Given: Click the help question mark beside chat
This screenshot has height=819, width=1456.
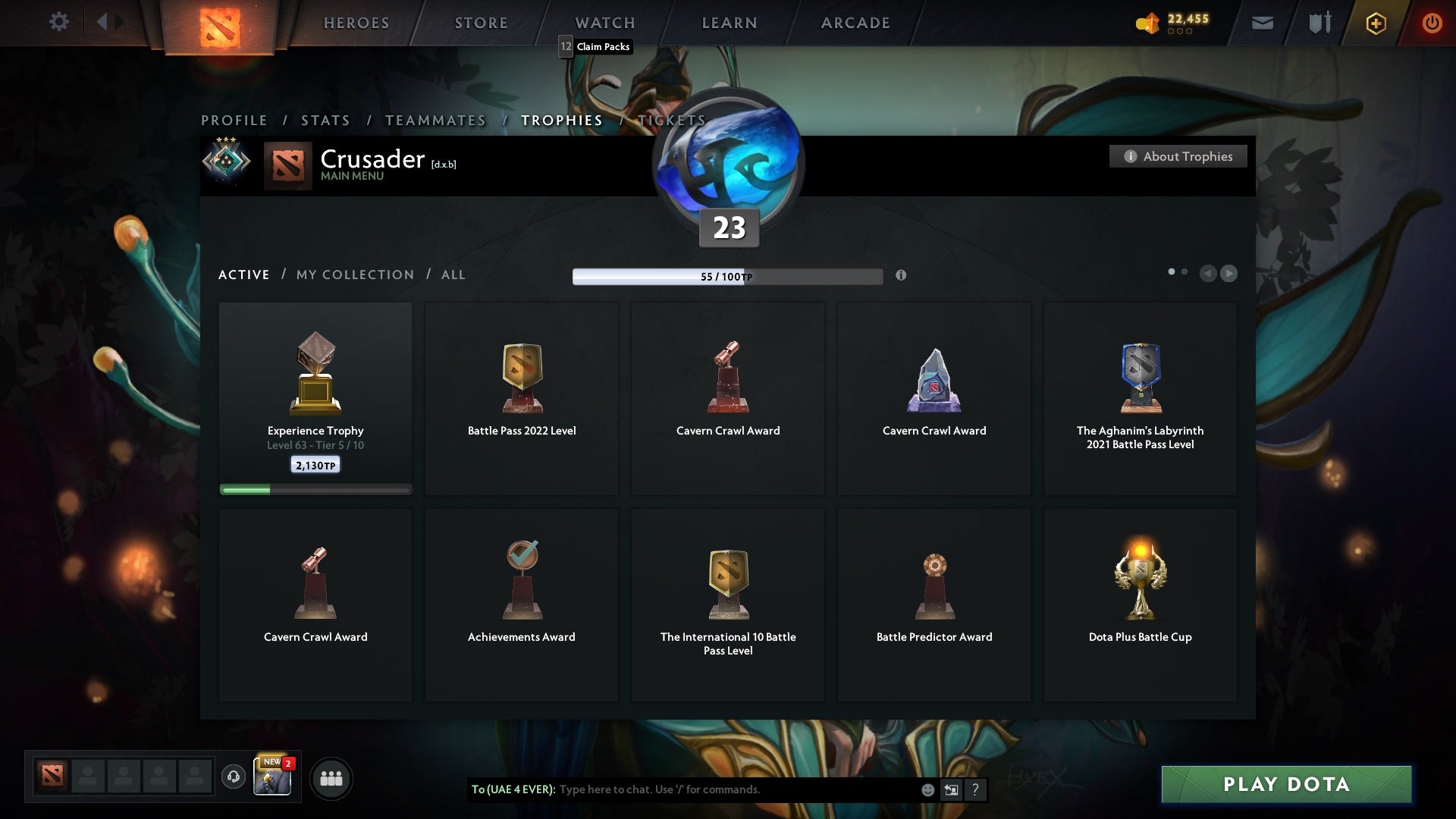Looking at the screenshot, I should coord(975,789).
